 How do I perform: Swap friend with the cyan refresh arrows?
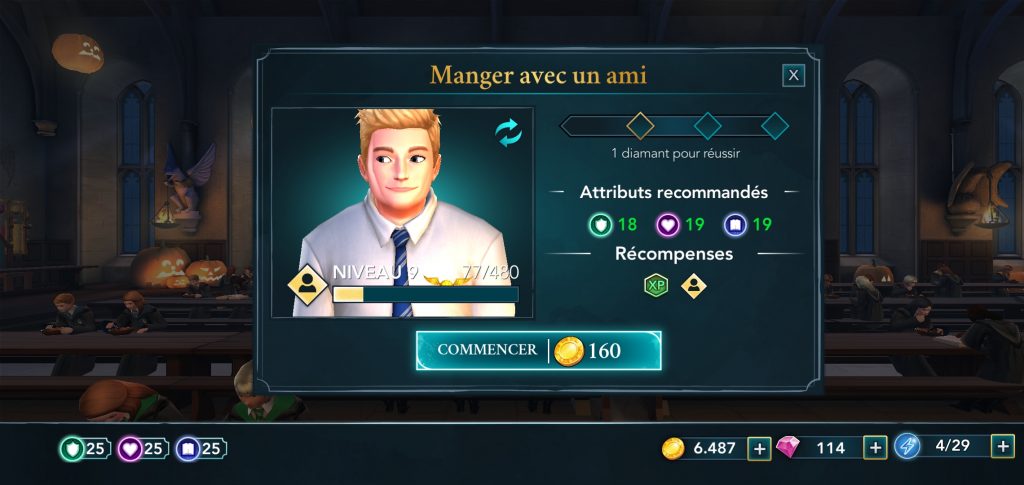509,134
